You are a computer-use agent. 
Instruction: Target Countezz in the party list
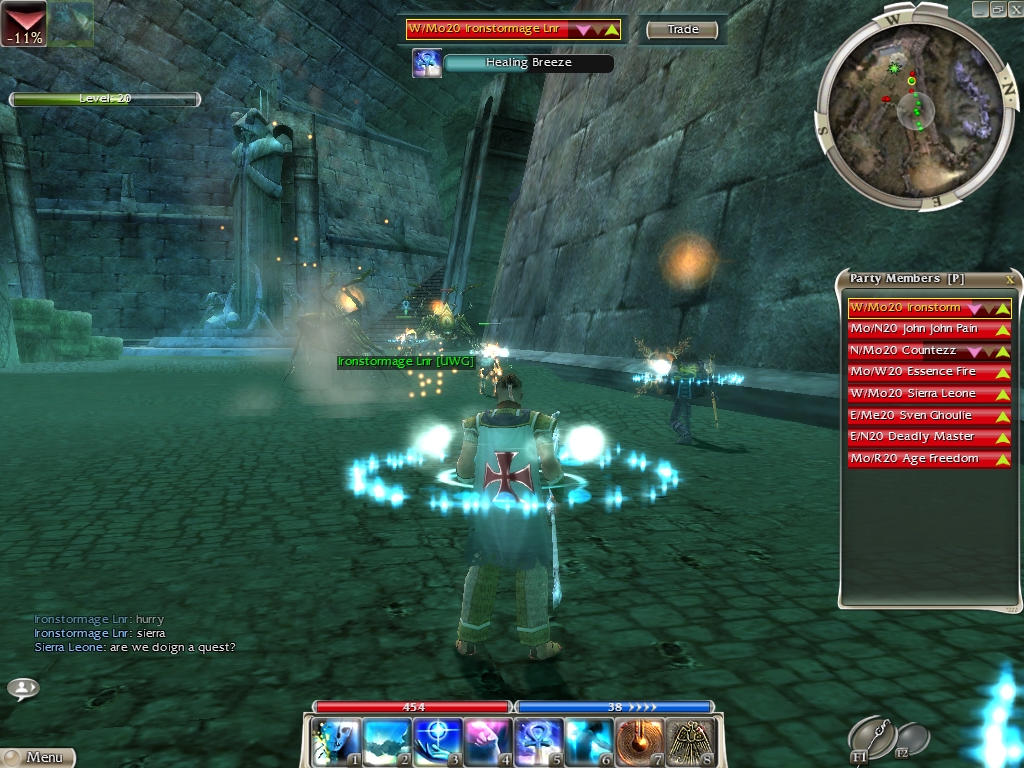pyautogui.click(x=929, y=351)
